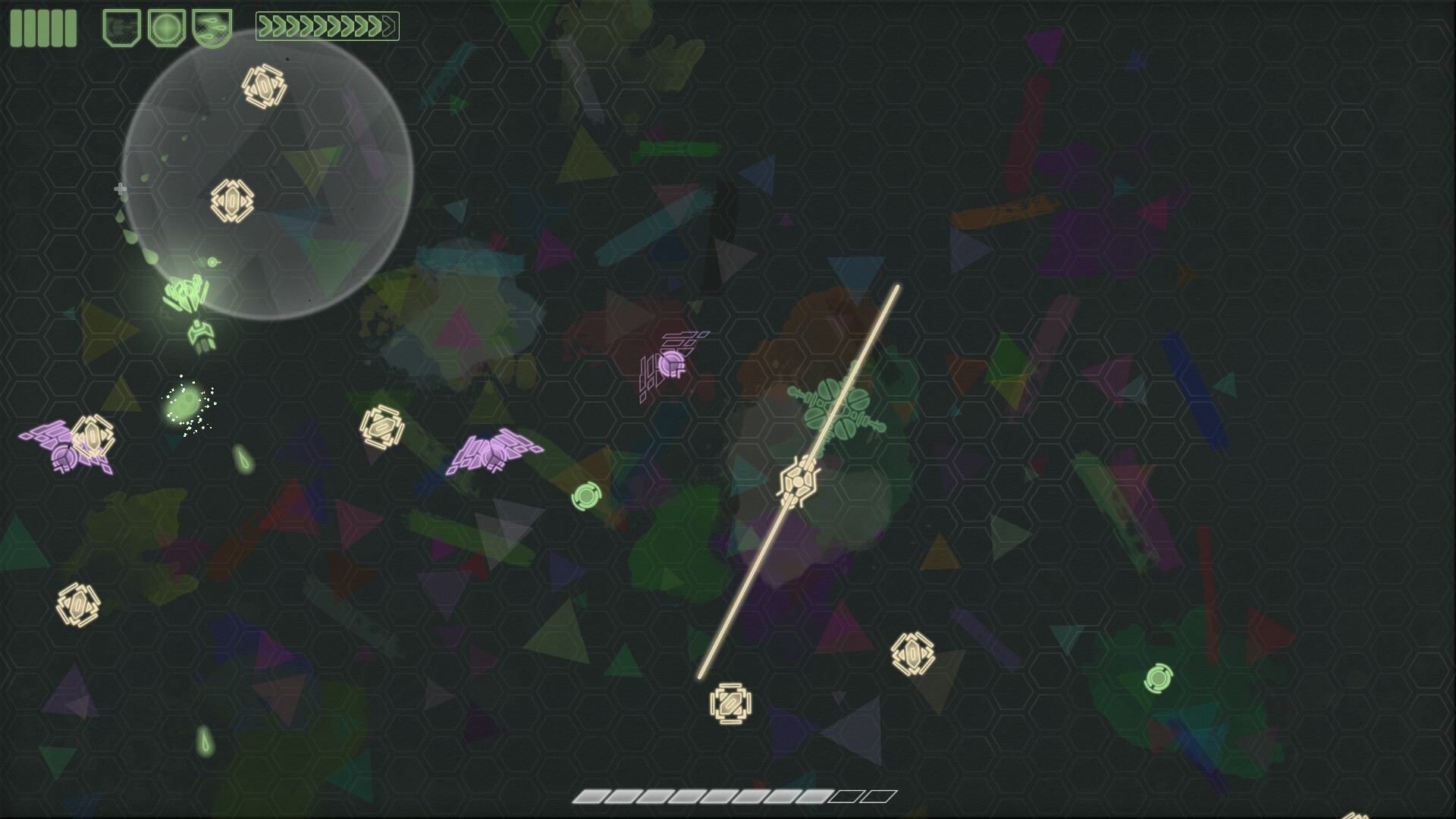Screen dimensions: 1456x819
Task: Click the small crosshair marker on the left
Action: tap(119, 190)
